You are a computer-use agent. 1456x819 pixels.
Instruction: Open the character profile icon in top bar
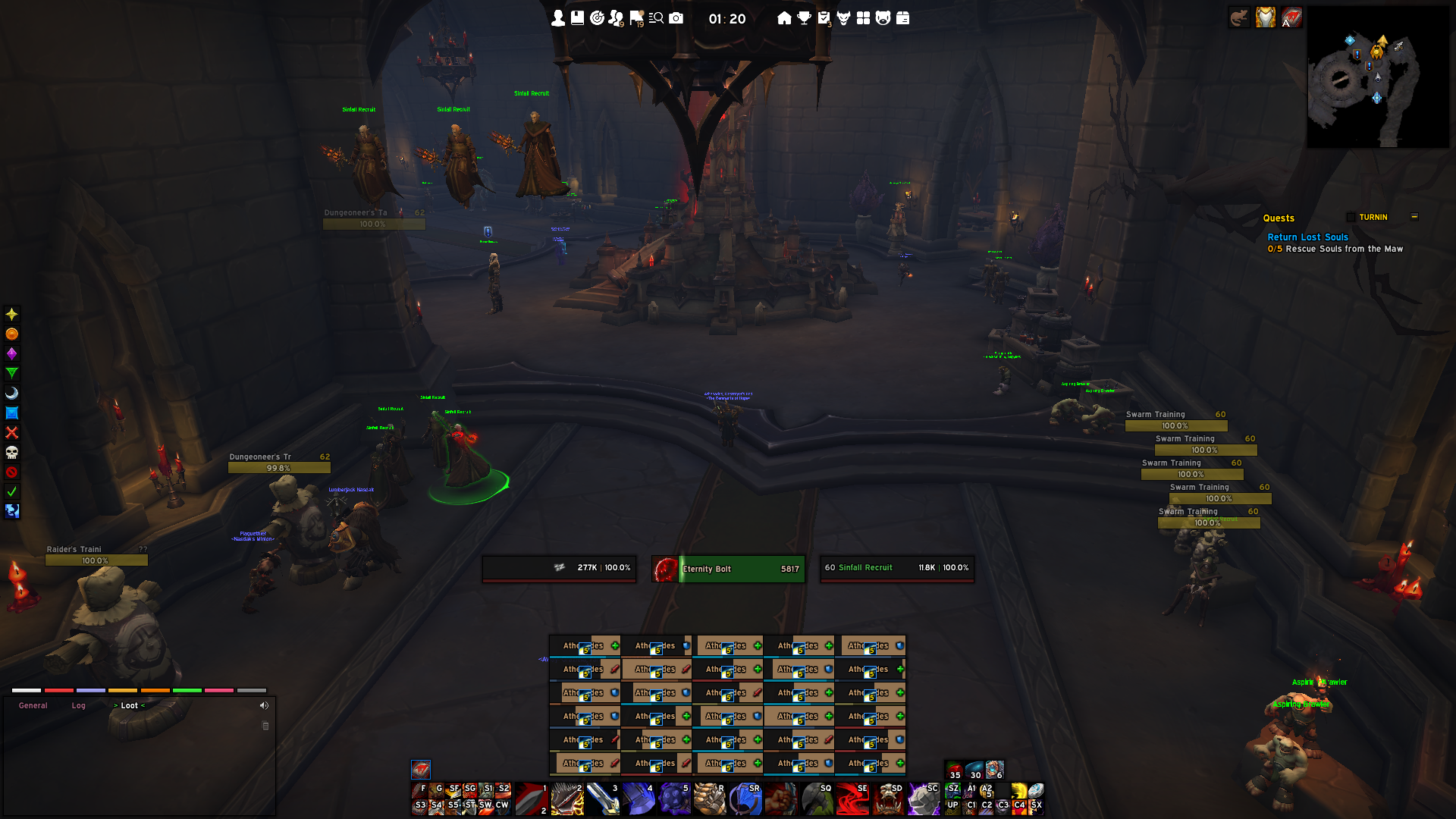(x=558, y=18)
